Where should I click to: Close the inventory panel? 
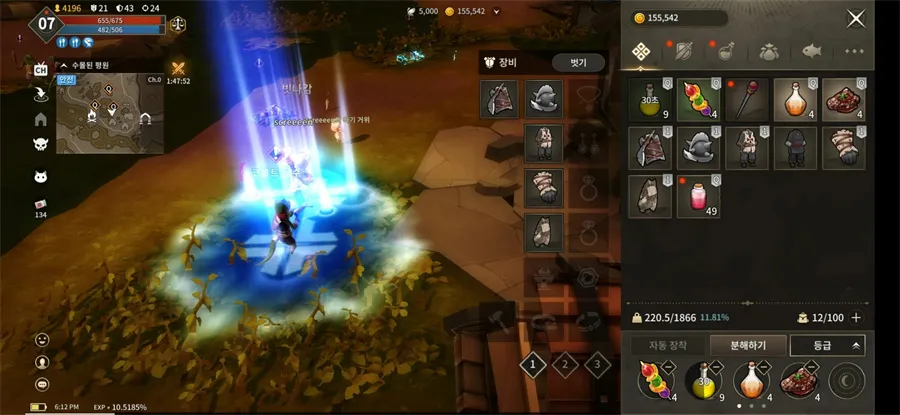[x=856, y=18]
